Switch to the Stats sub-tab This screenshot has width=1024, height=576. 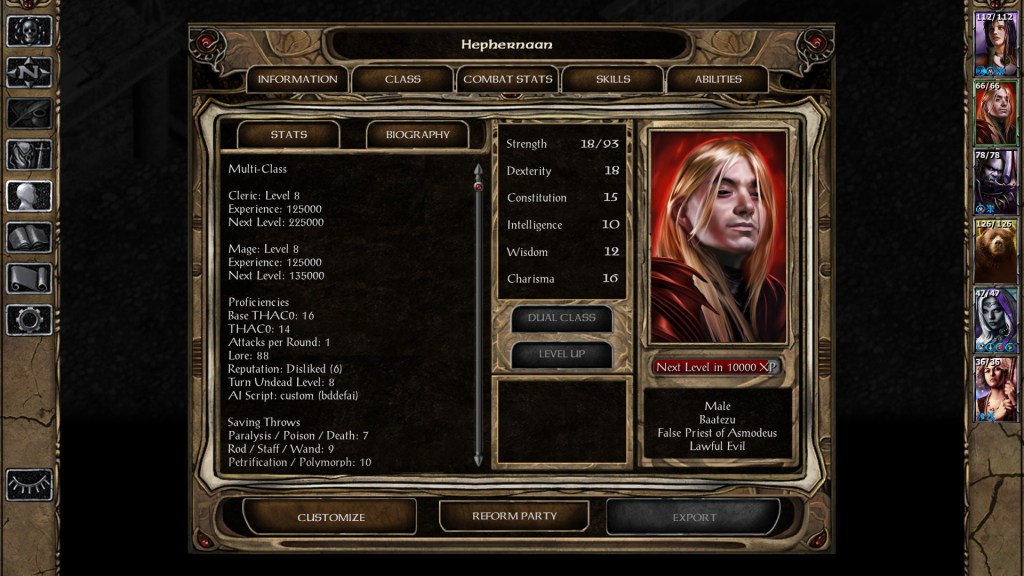289,134
